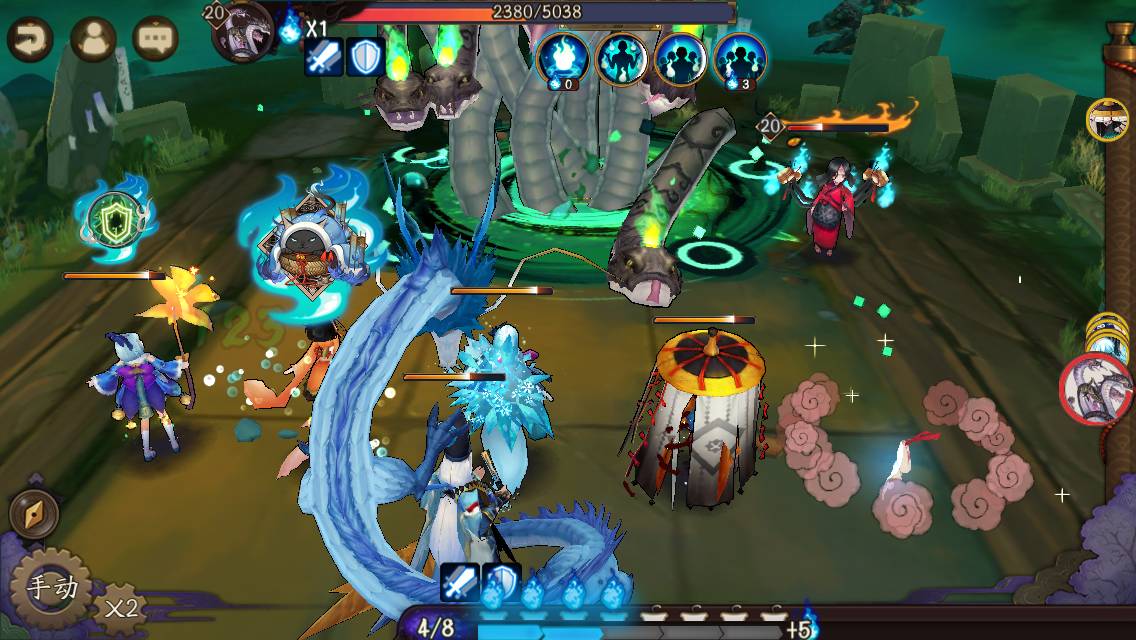Toggle the 手动 manual battle gear
The width and height of the screenshot is (1136, 640).
click(50, 586)
